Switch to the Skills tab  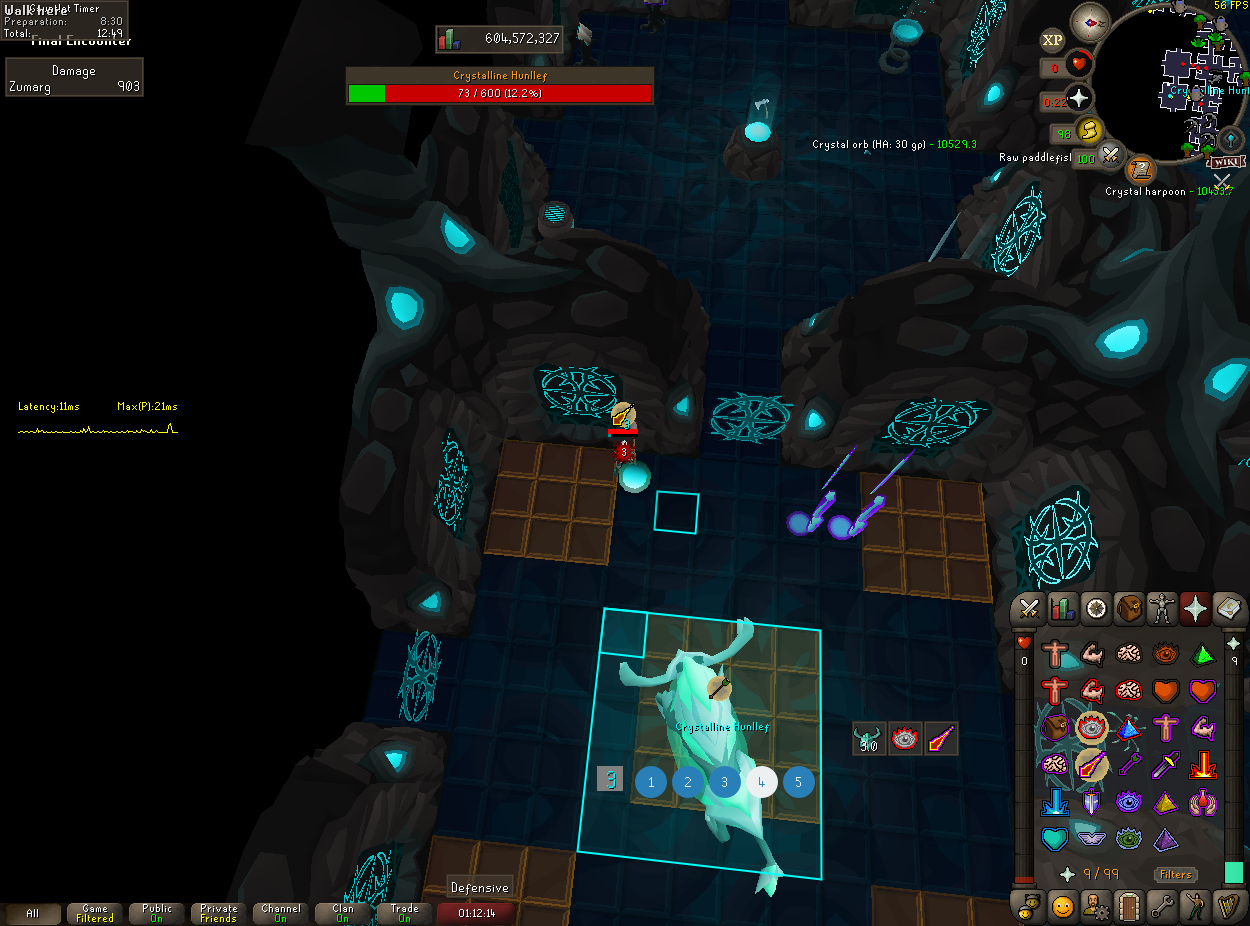[x=1062, y=608]
